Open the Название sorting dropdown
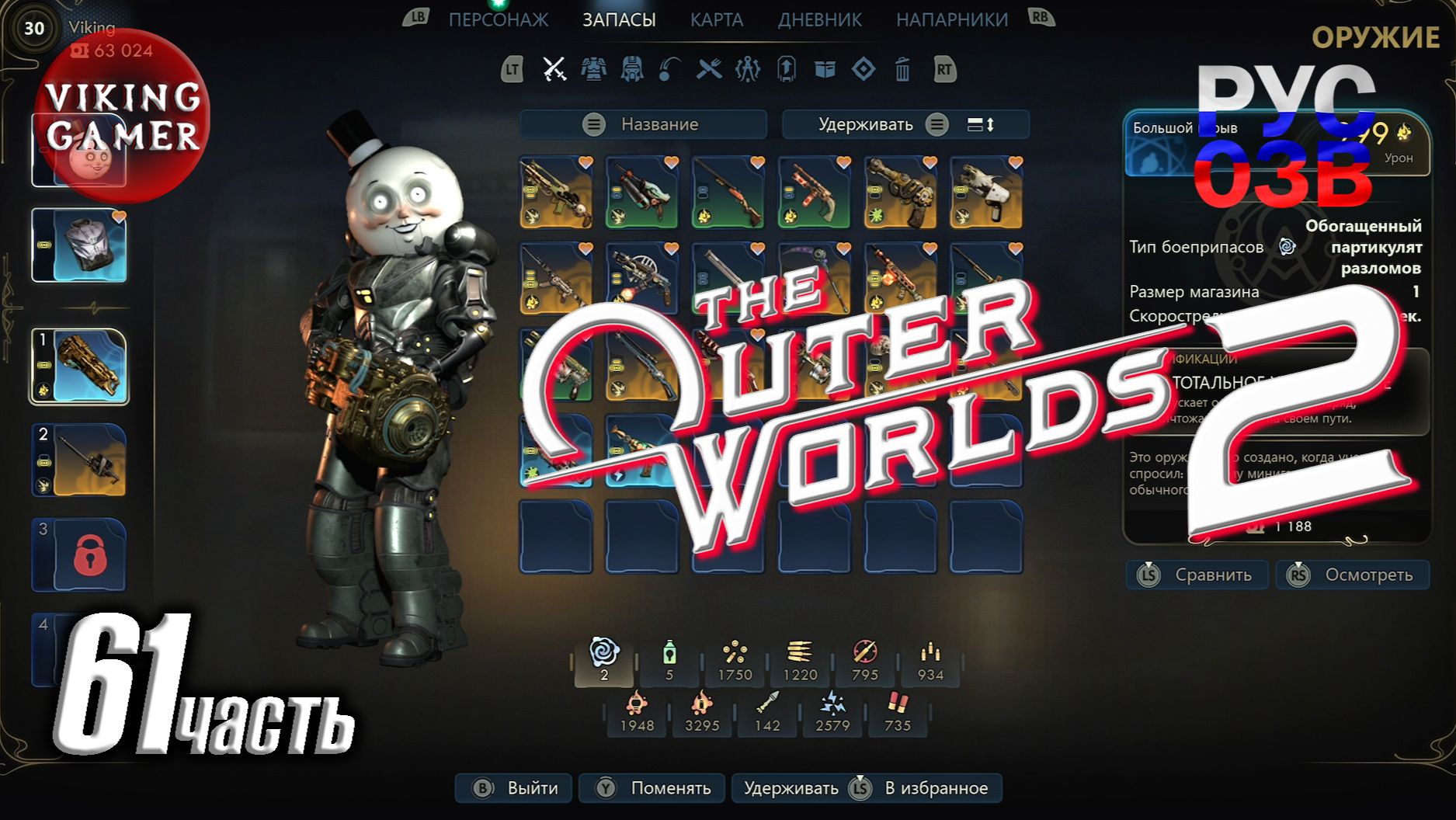 [x=643, y=123]
